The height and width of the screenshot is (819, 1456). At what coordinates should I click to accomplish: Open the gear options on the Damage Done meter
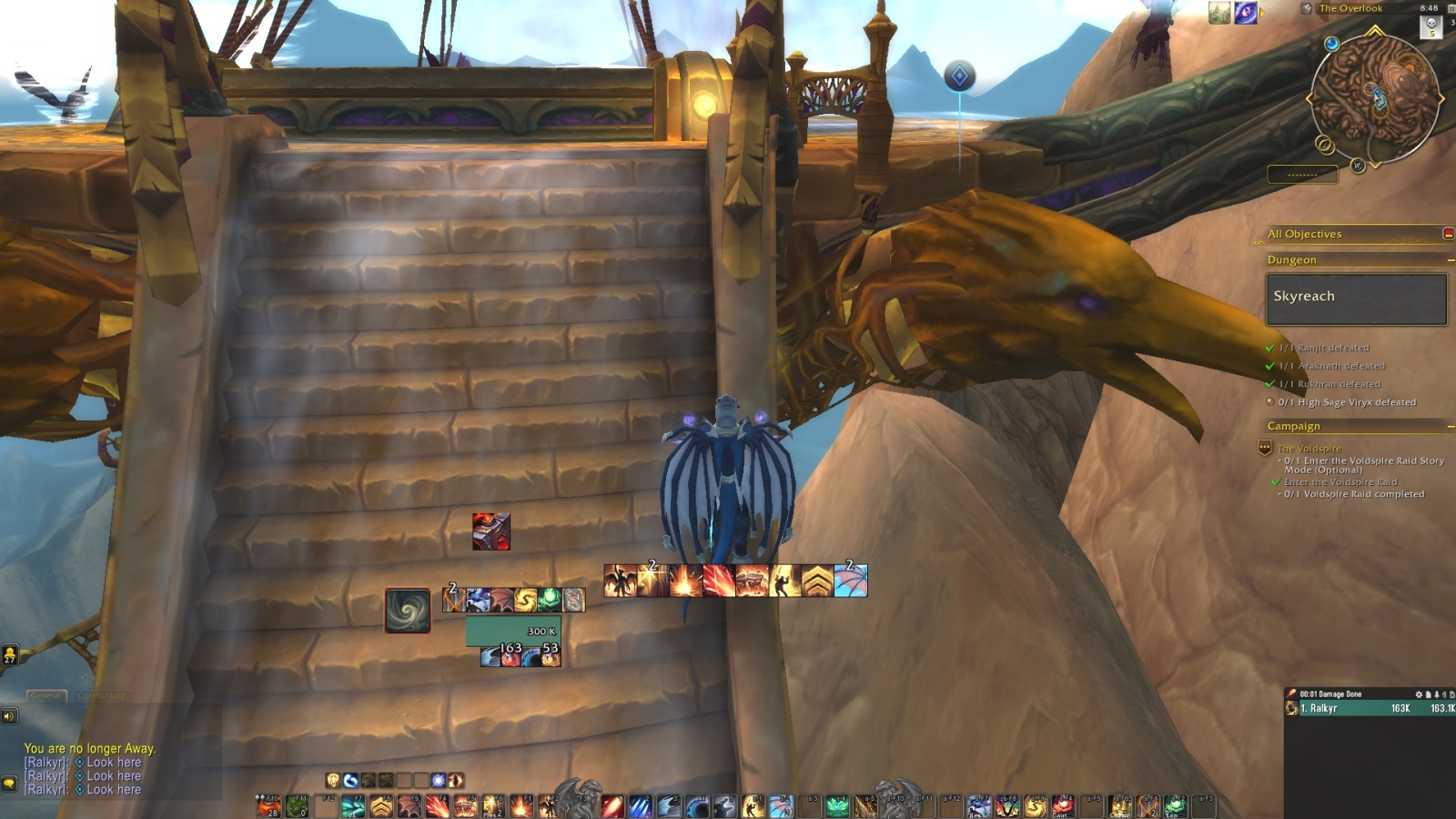click(x=1417, y=693)
